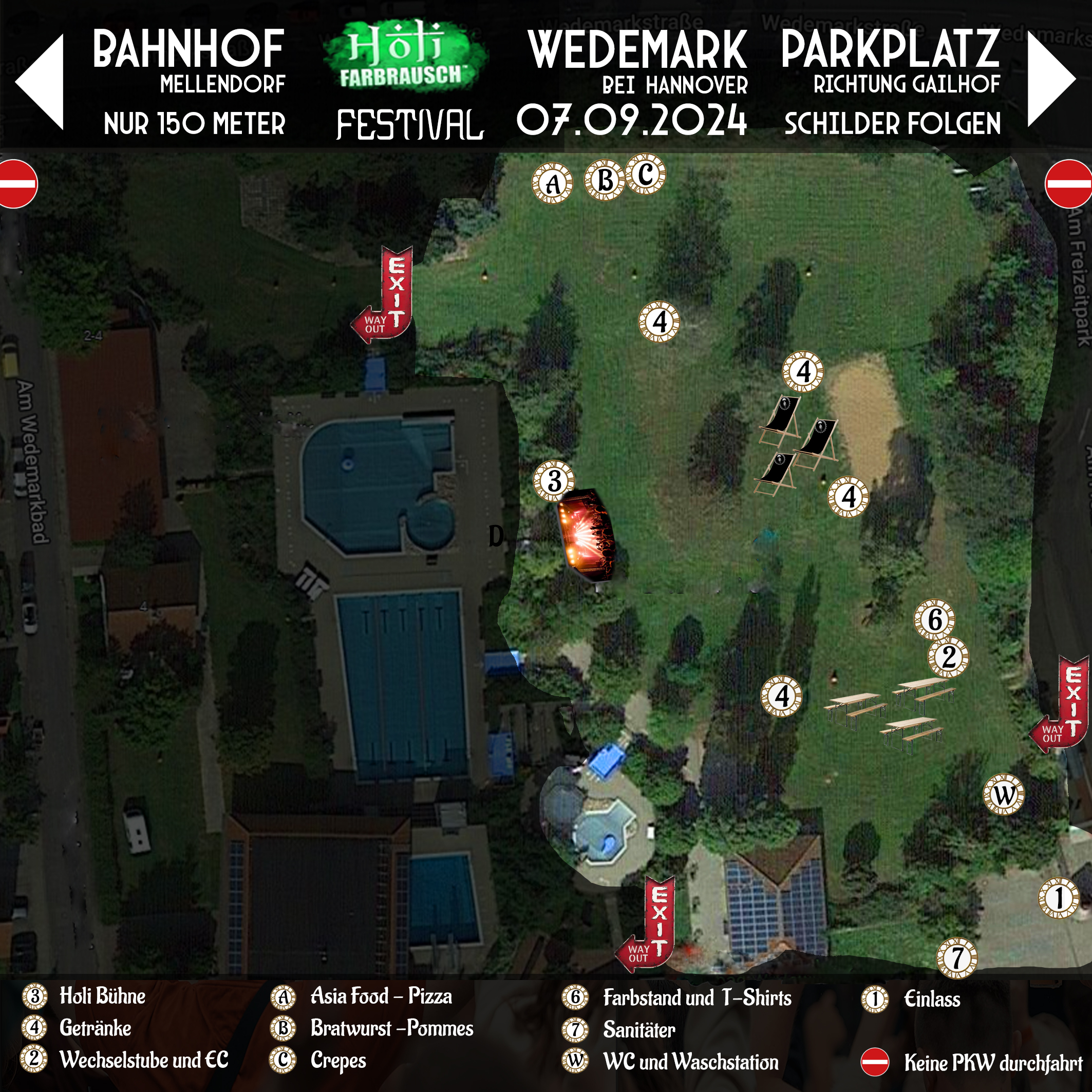Screen dimensions: 1092x1092
Task: Select map marker 2 above the benches
Action: (948, 657)
